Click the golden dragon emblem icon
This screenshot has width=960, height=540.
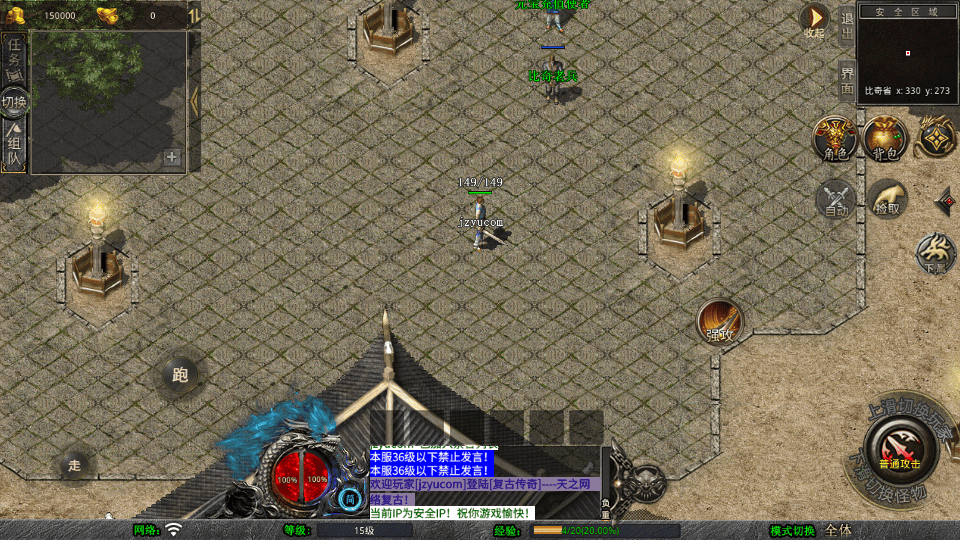(937, 137)
